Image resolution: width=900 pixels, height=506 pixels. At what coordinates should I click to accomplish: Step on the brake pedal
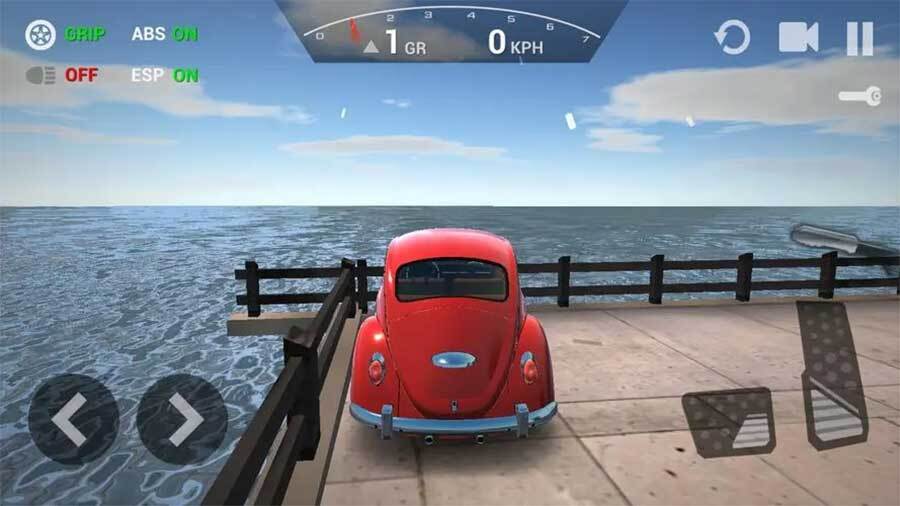[728, 422]
